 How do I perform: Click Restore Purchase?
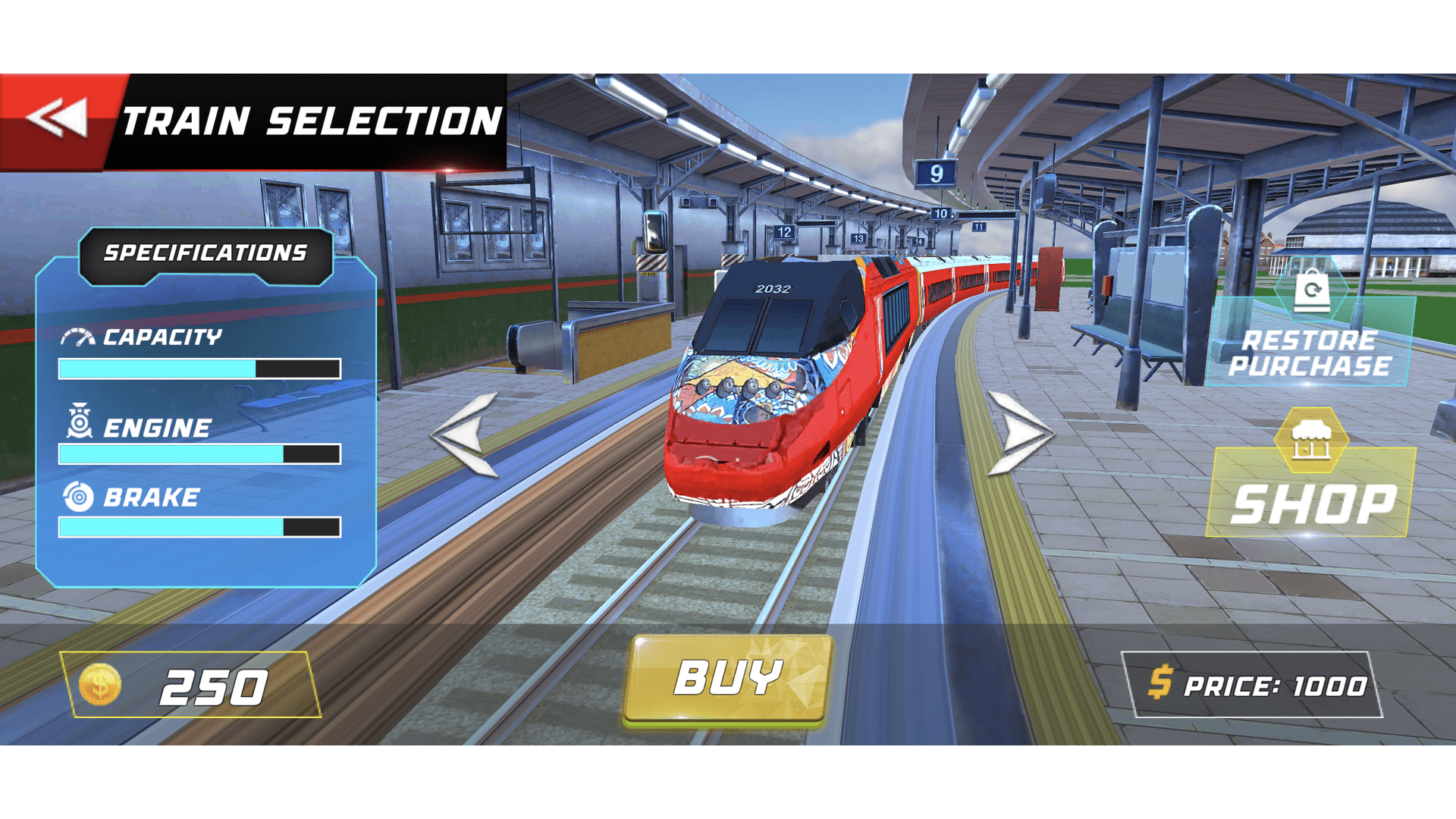click(x=1316, y=353)
